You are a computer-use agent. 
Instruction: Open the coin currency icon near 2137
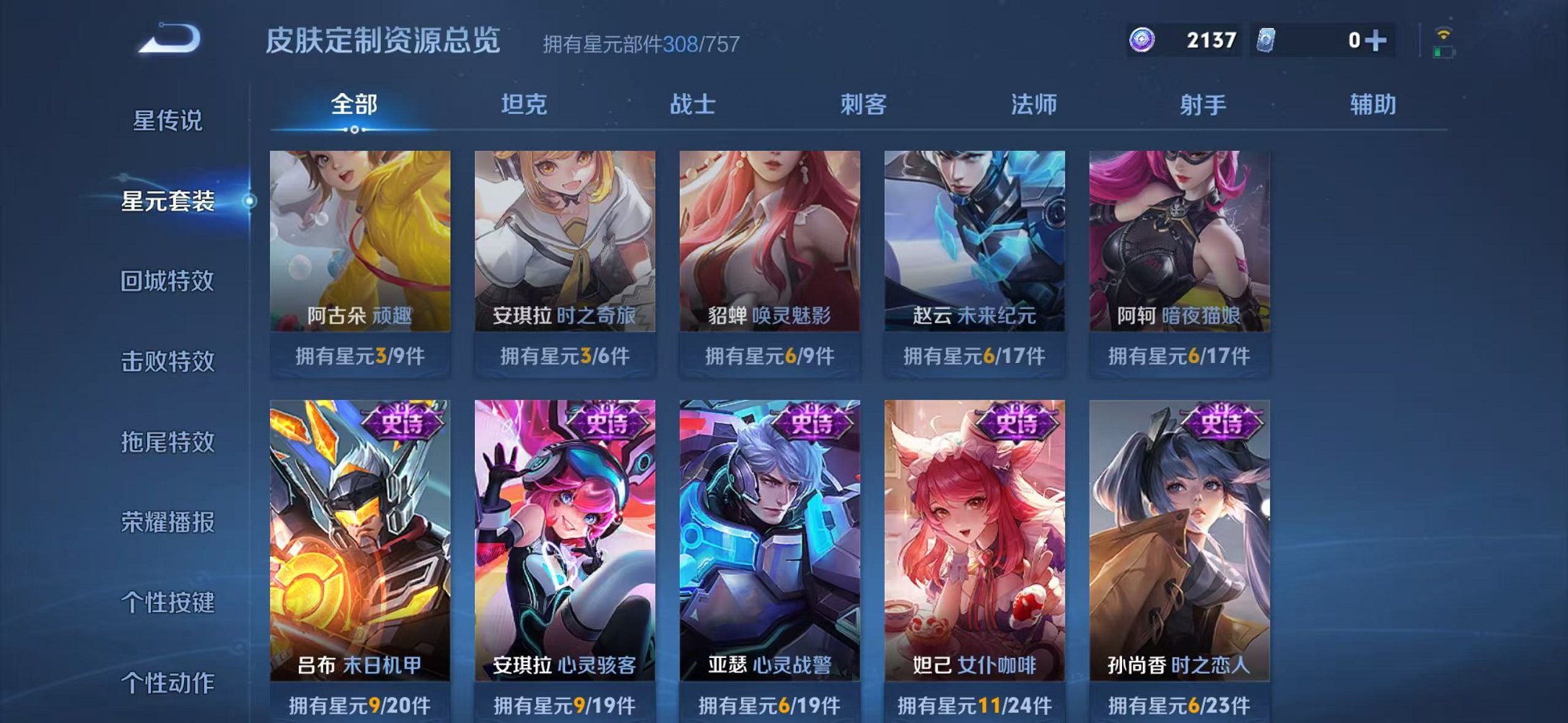pos(1142,41)
